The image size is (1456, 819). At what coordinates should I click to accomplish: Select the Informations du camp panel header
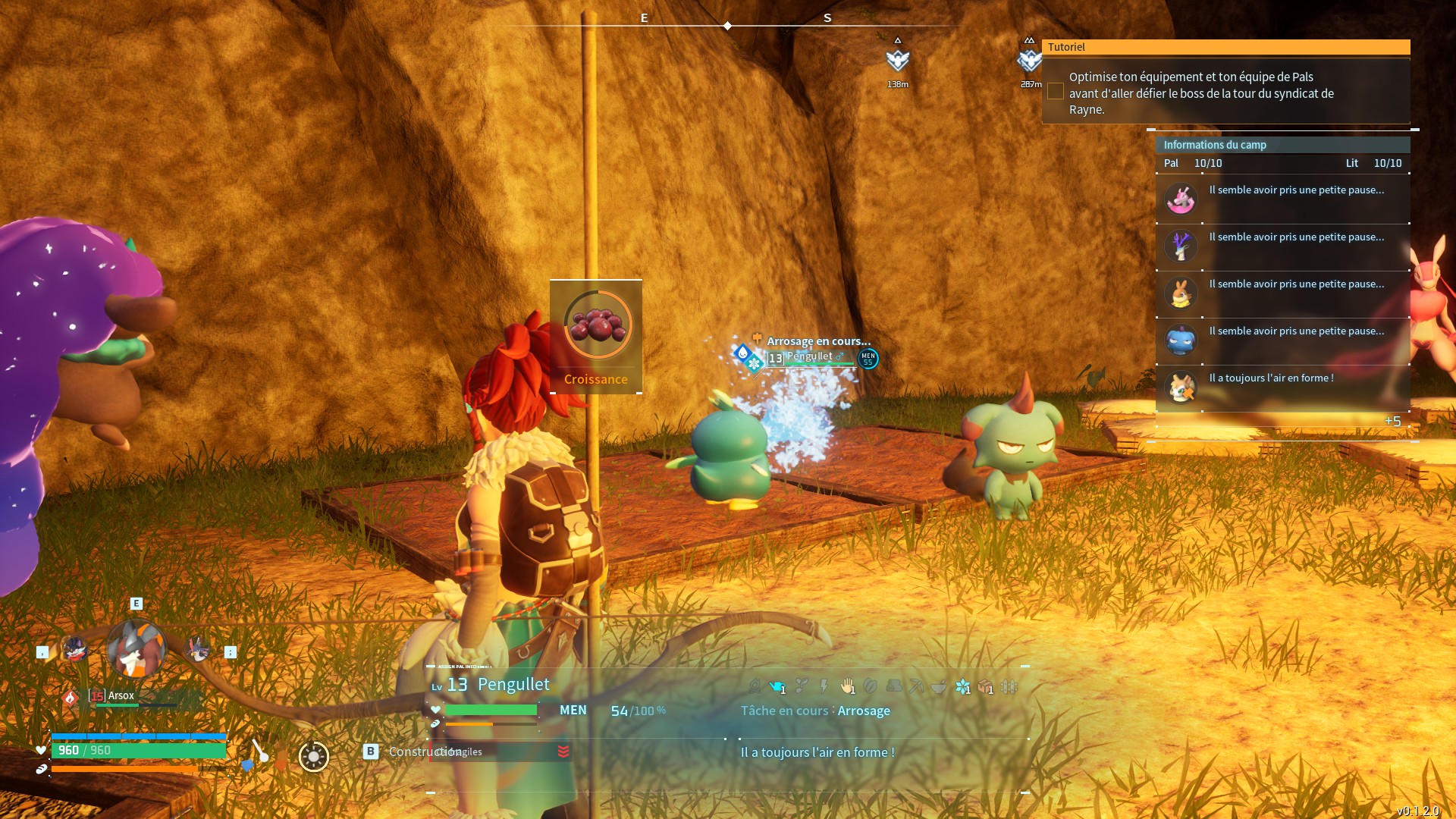tap(1282, 145)
